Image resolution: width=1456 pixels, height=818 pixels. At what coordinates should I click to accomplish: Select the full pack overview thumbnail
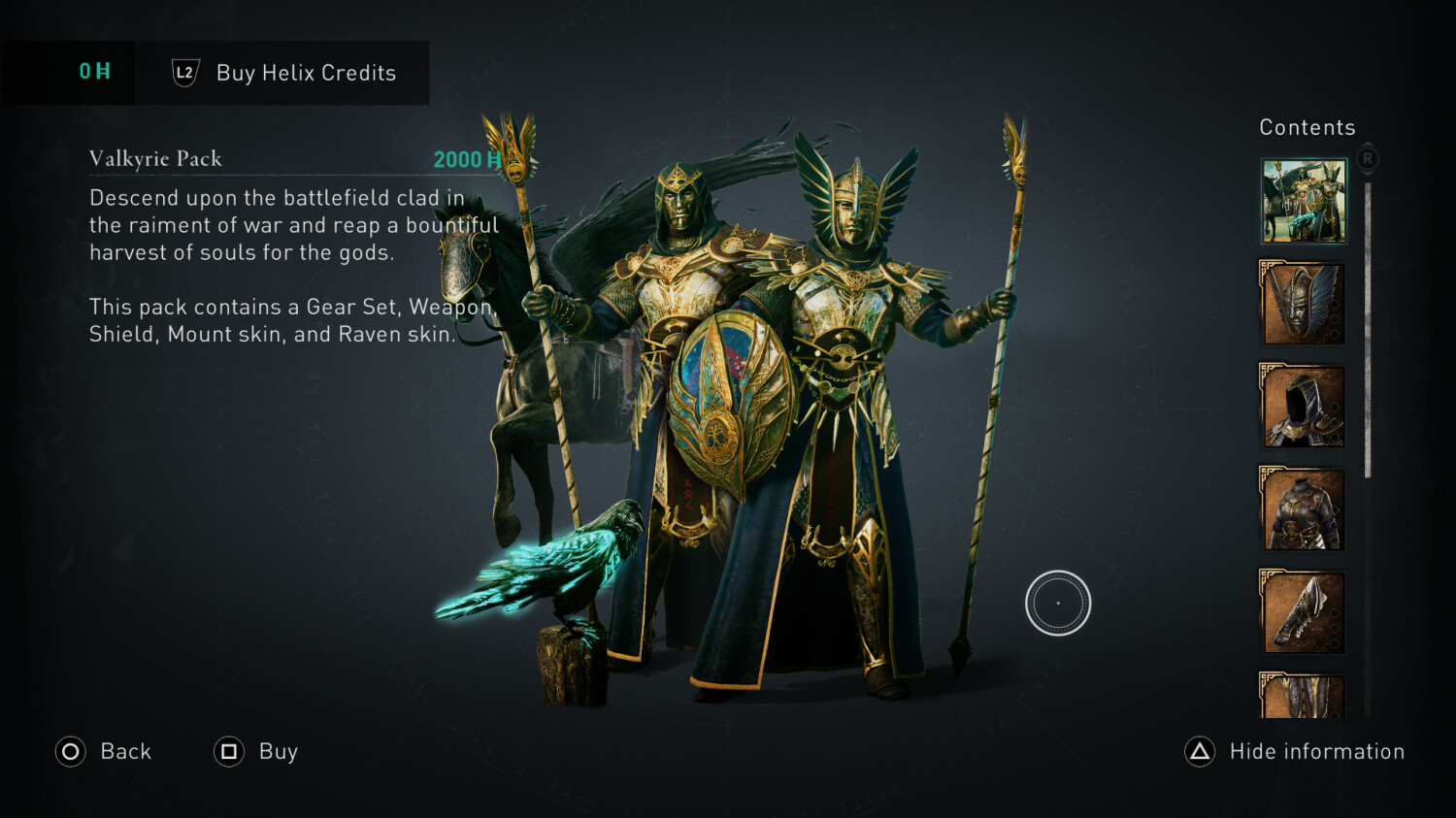[x=1304, y=201]
